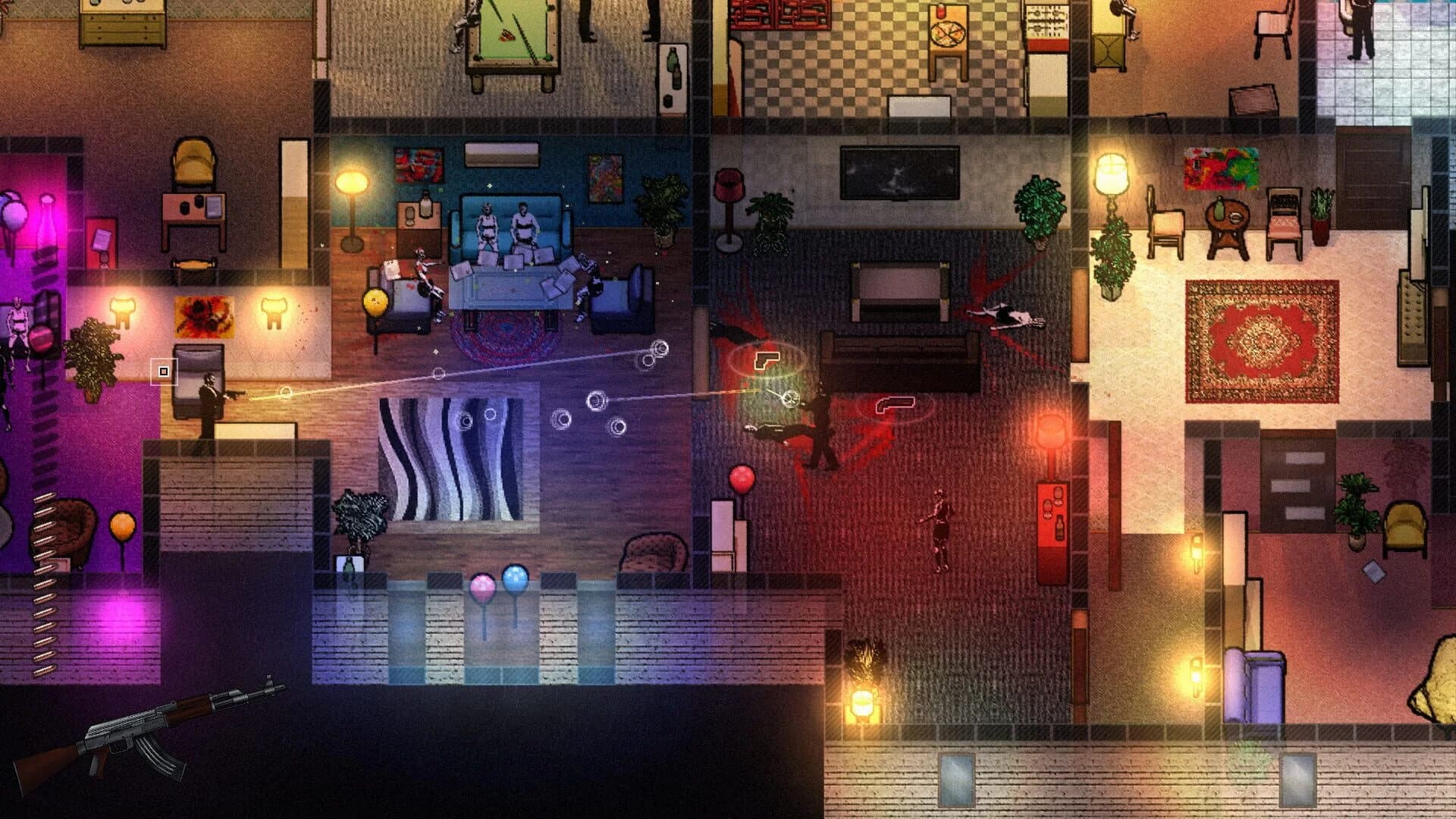The image size is (1456, 819).
Task: Click the white square objective marker
Action: tap(163, 372)
